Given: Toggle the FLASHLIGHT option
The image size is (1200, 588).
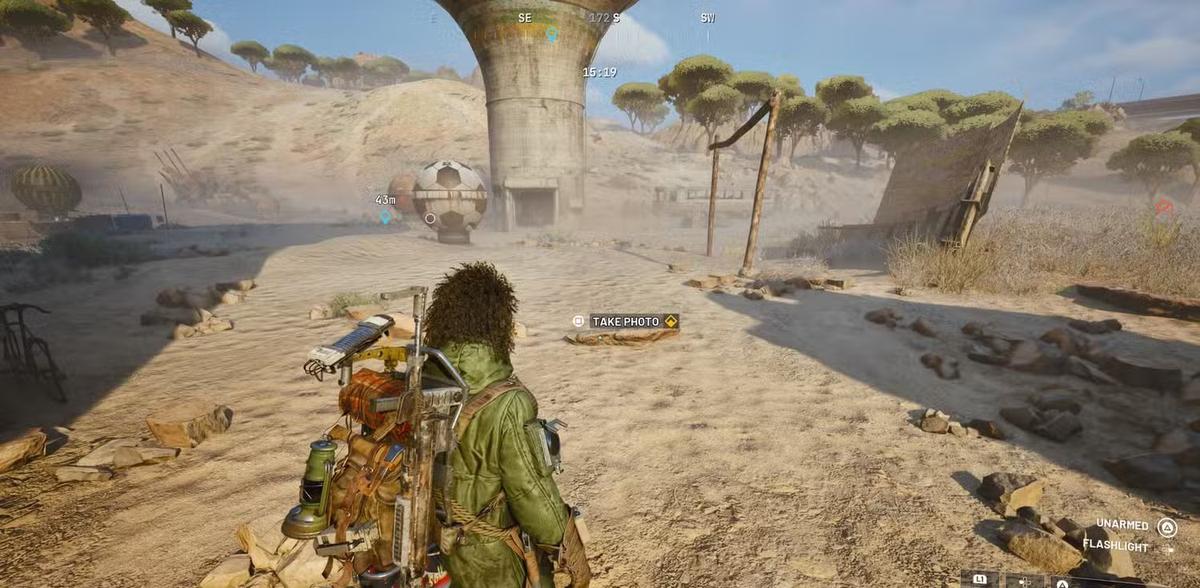Looking at the screenshot, I should tap(1115, 545).
